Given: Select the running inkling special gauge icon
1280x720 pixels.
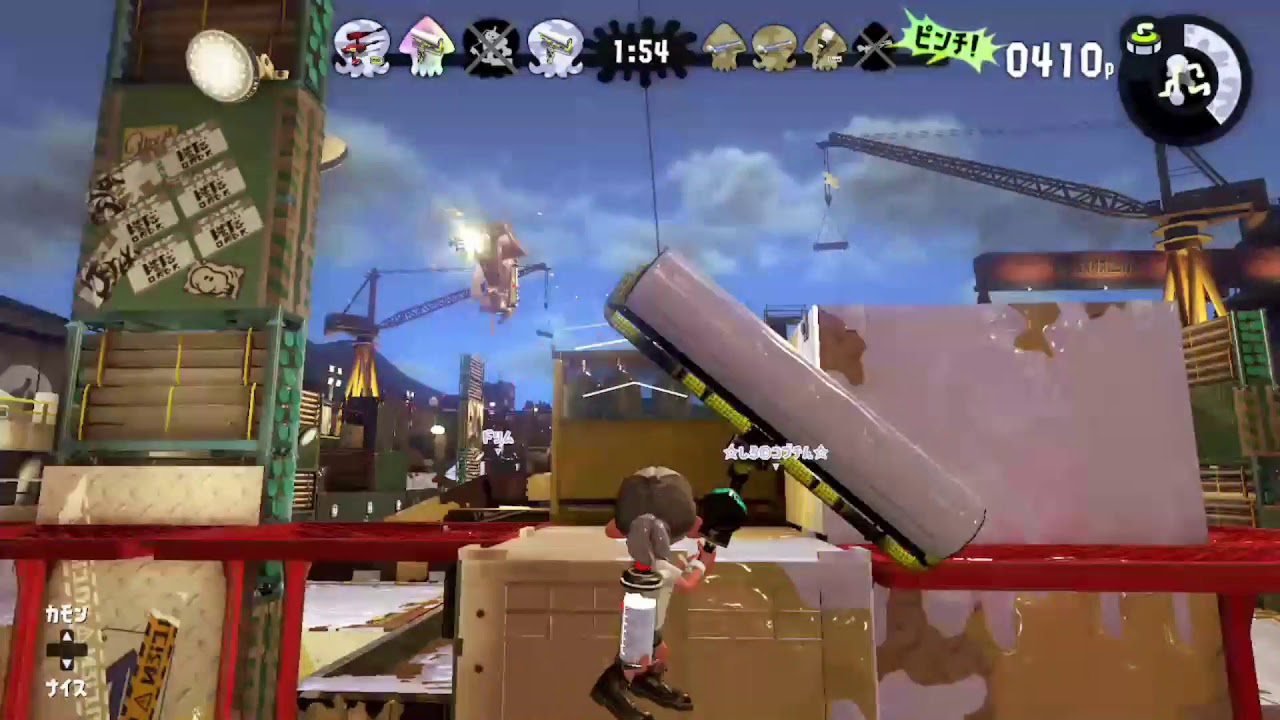Looking at the screenshot, I should 1185,80.
